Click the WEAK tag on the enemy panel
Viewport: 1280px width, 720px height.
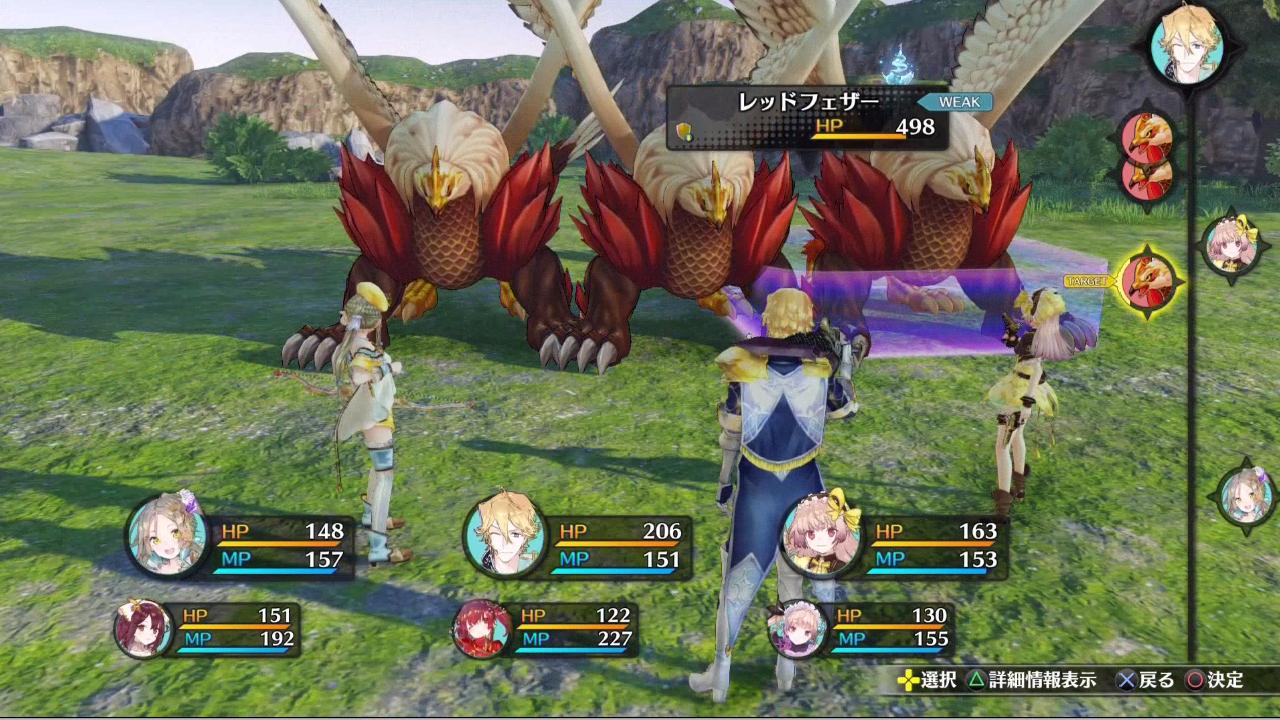point(958,102)
